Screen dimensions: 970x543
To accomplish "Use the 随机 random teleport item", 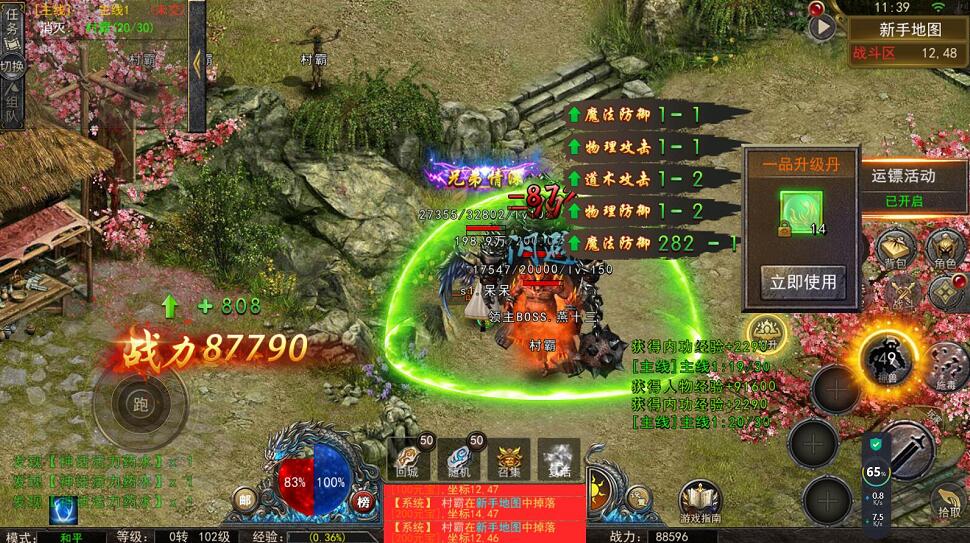I will [x=459, y=458].
